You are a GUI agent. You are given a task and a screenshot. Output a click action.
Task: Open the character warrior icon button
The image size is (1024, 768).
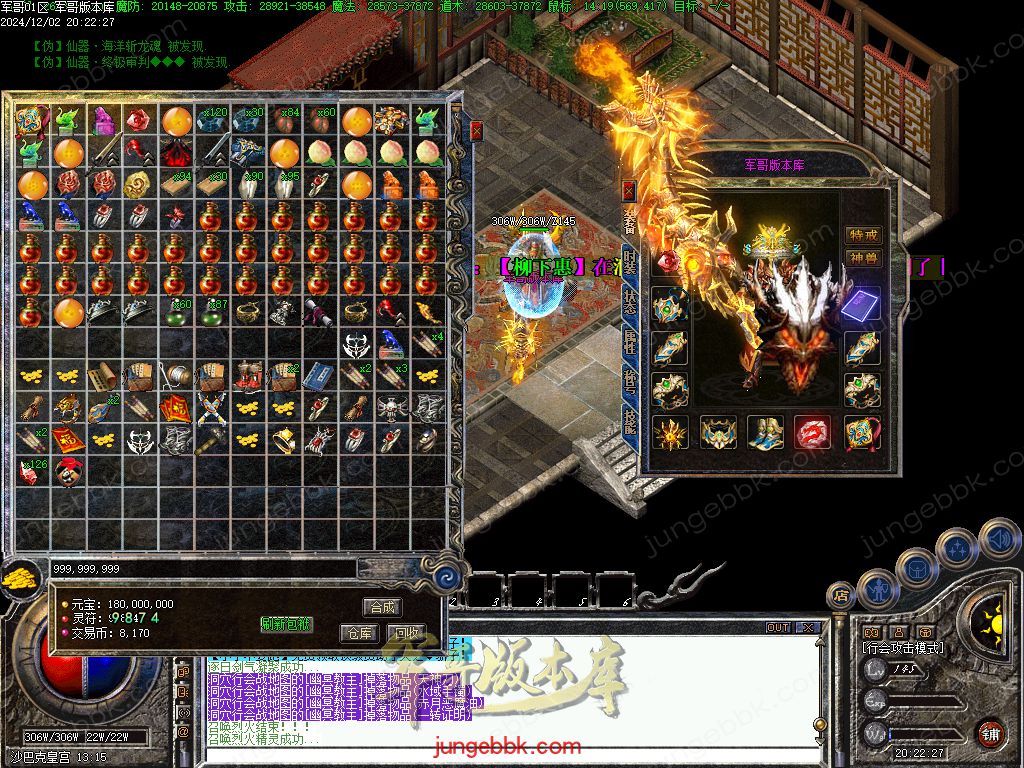click(876, 588)
